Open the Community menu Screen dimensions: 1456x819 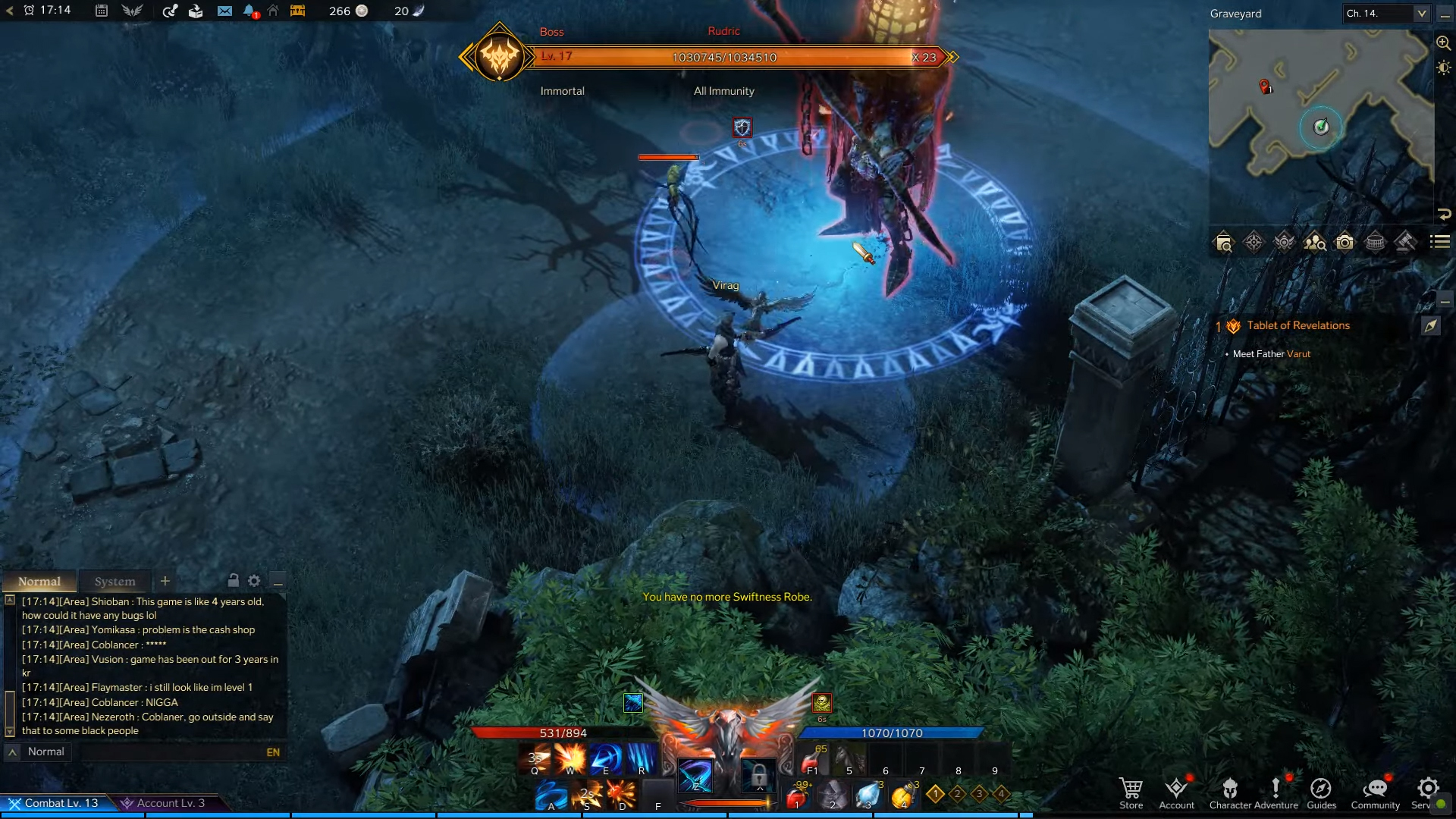point(1375,792)
